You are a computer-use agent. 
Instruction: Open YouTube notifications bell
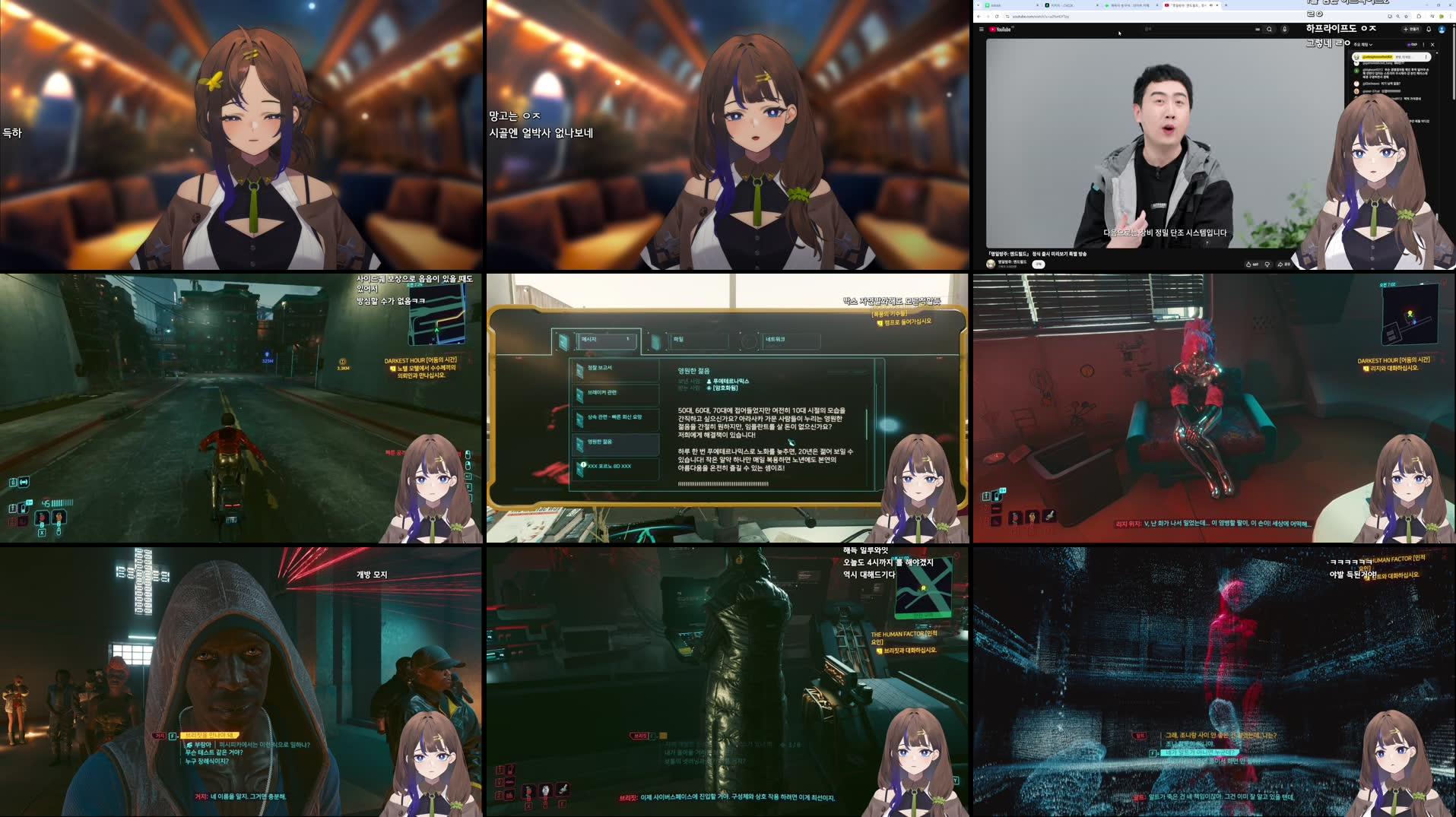(1428, 29)
